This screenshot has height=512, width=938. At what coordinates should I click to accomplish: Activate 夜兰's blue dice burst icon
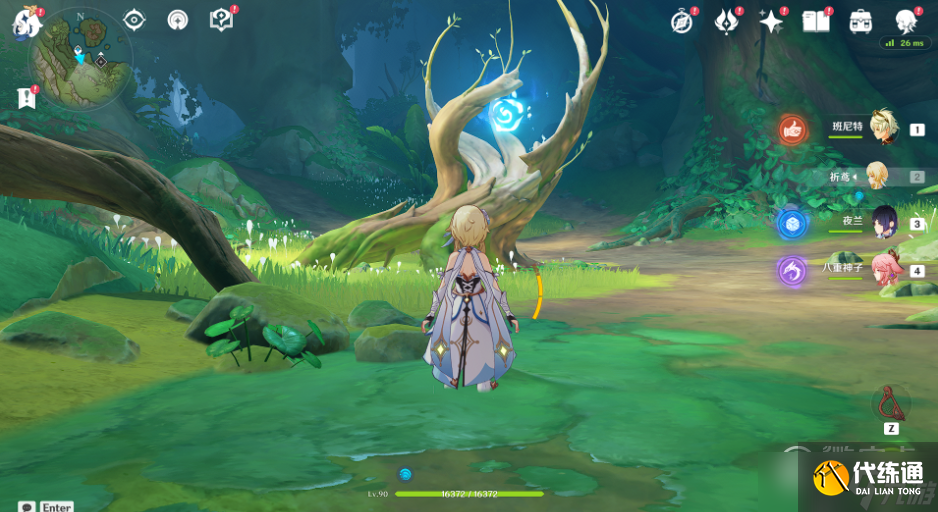(x=793, y=222)
